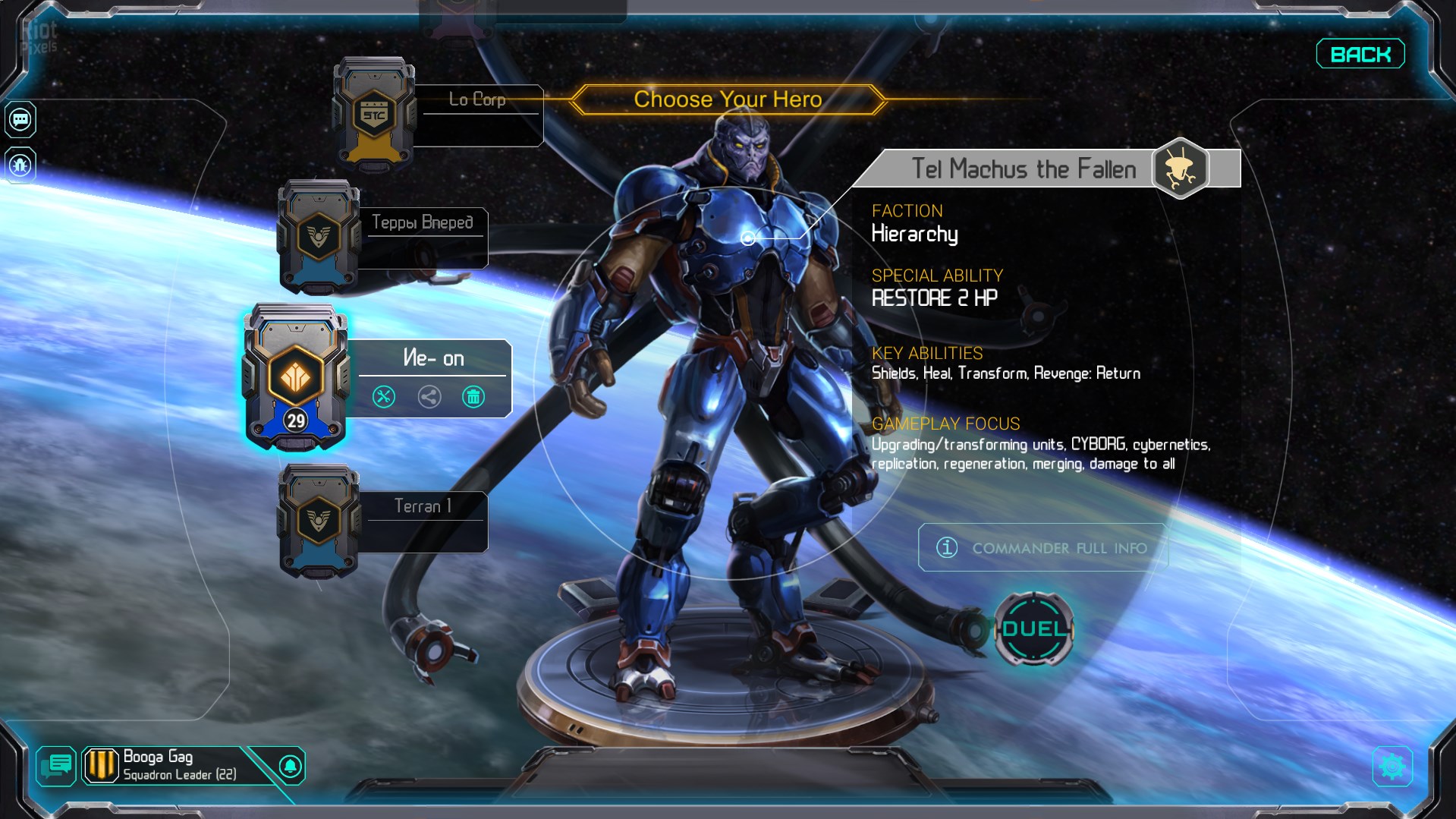Image resolution: width=1456 pixels, height=819 pixels.
Task: Share the selected deck
Action: click(x=429, y=396)
